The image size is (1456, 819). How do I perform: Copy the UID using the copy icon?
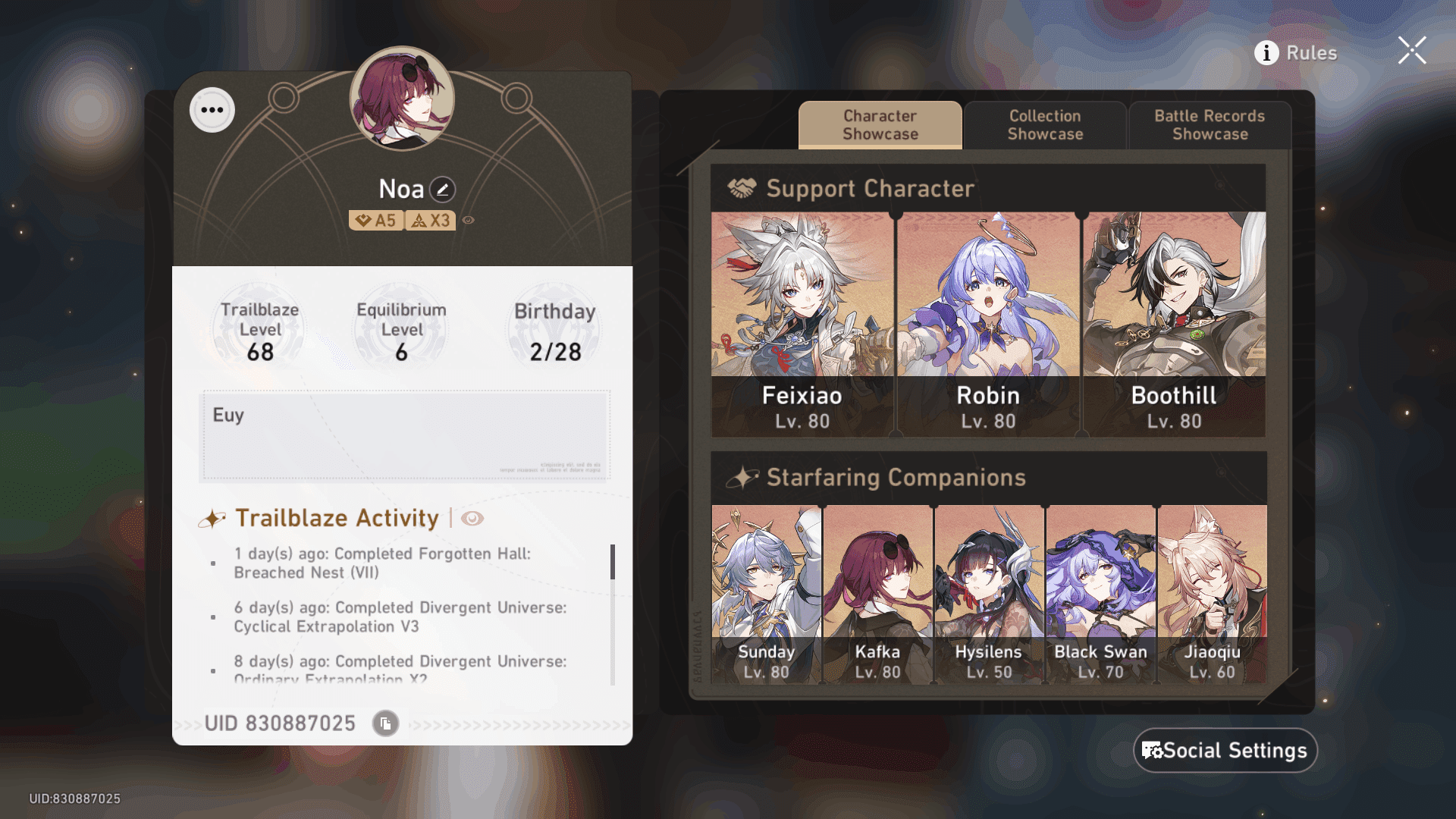pos(384,723)
